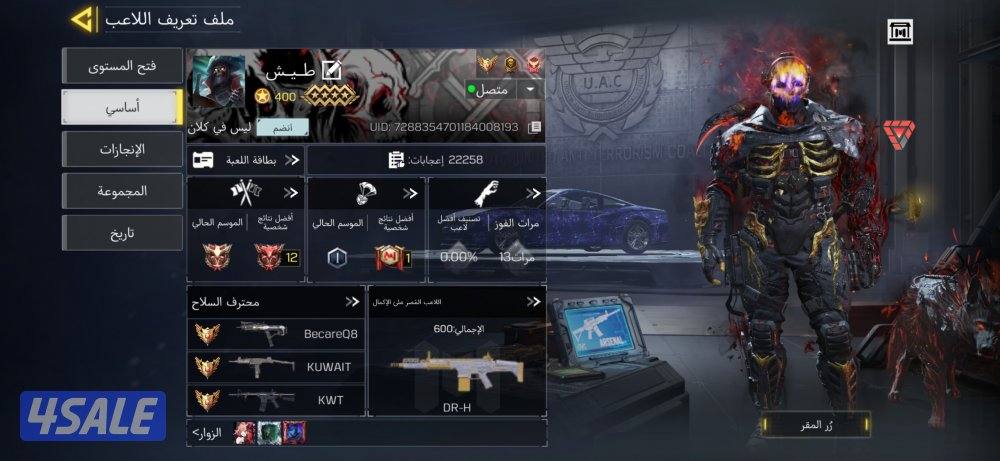The height and width of the screenshot is (461, 1000).
Task: Open the الإنجازات achievements tab
Action: [122, 149]
